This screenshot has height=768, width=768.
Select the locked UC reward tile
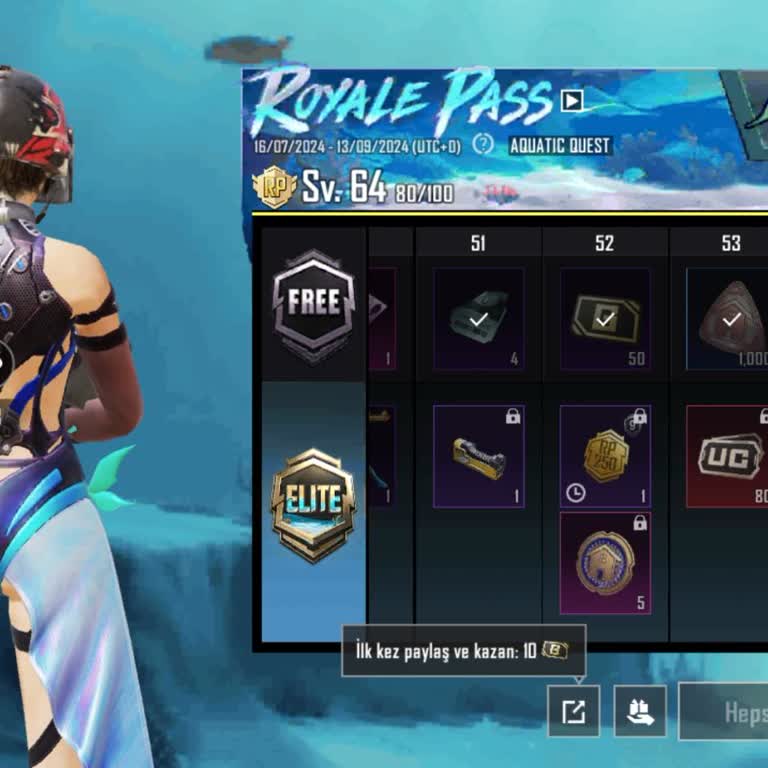(728, 456)
